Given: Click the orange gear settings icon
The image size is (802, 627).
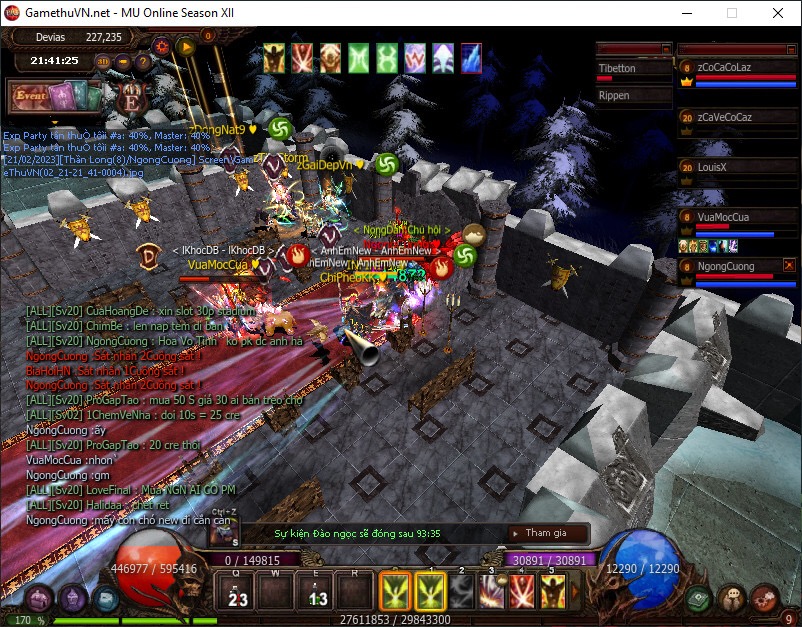Looking at the screenshot, I should [162, 45].
